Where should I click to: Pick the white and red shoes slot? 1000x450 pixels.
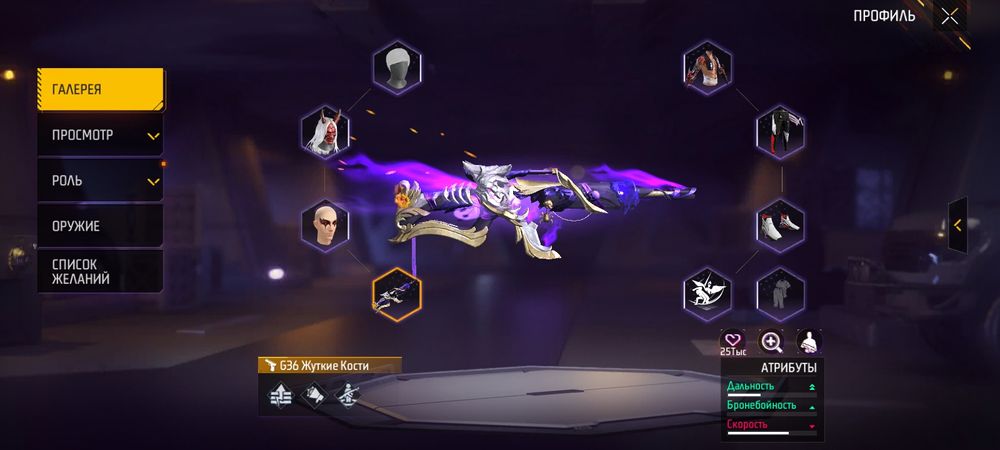(x=780, y=225)
